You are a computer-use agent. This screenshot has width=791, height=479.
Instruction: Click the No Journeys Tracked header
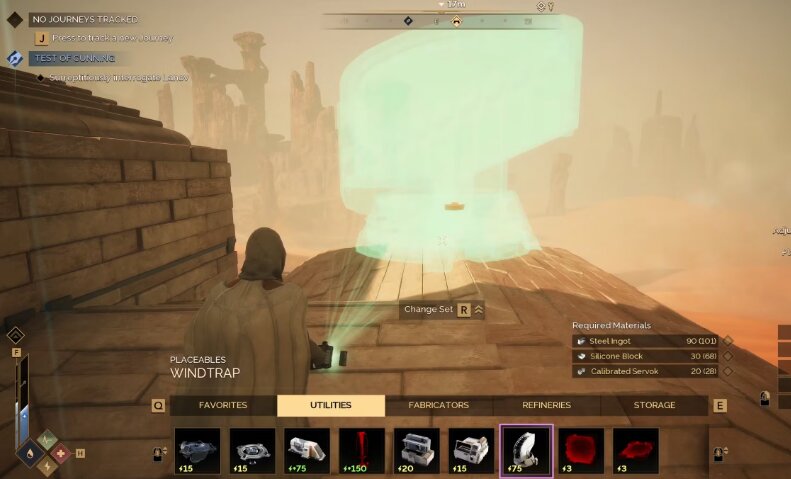click(85, 19)
